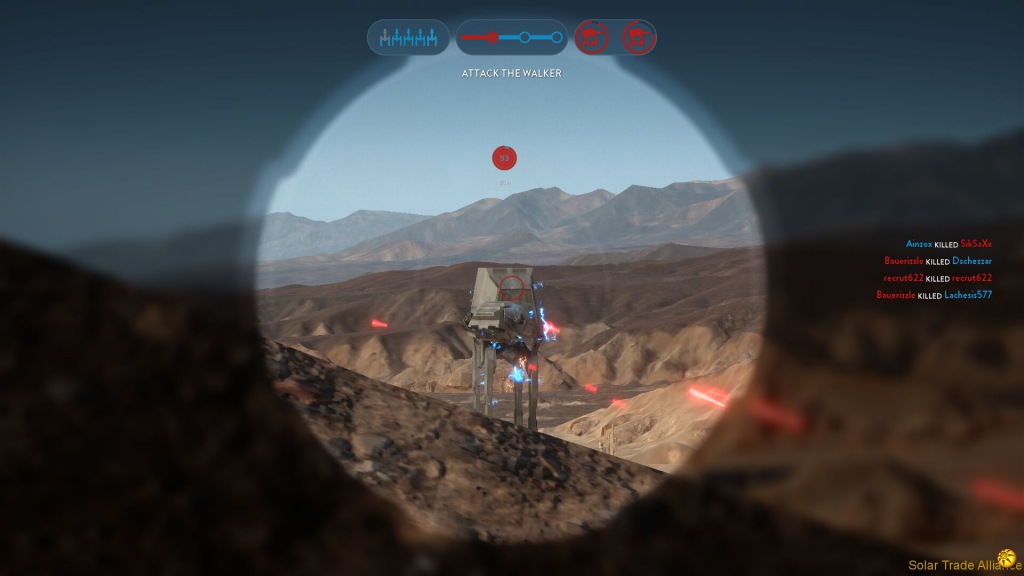Viewport: 1024px width, 576px height.
Task: Select the uplink progress tracker bar
Action: [x=512, y=38]
